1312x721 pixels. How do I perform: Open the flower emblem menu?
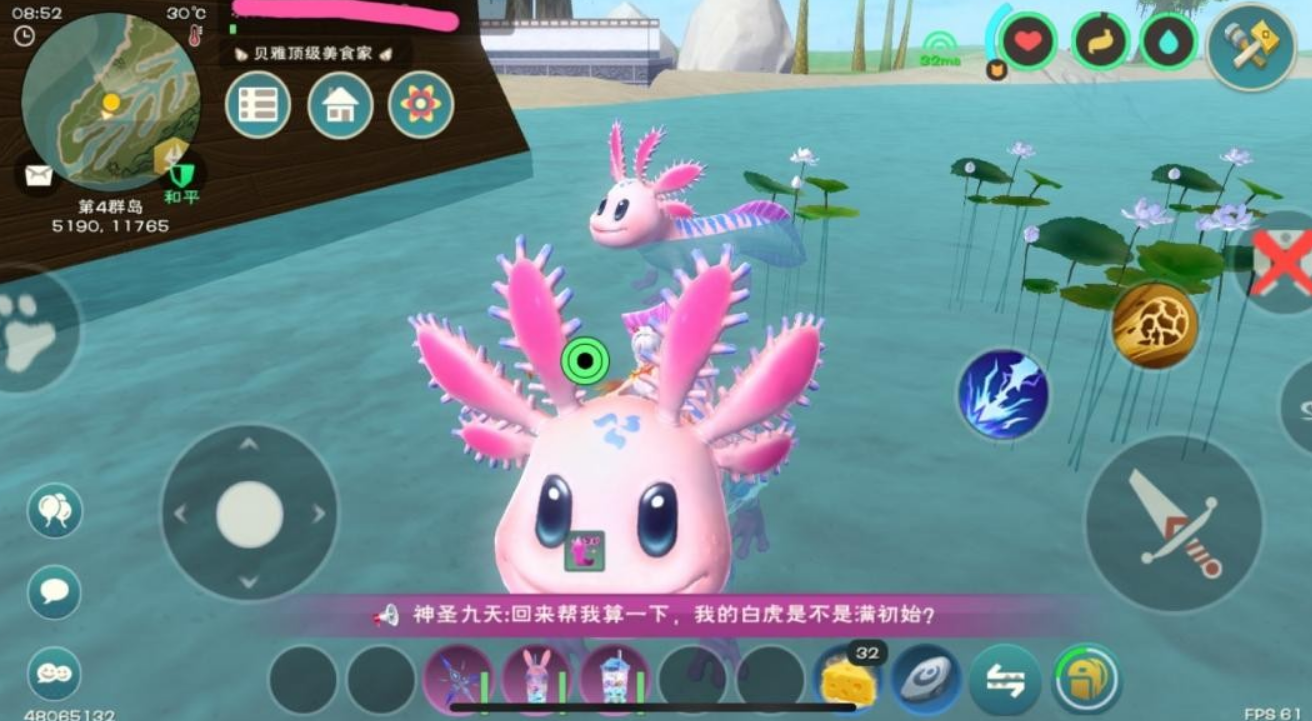click(421, 105)
